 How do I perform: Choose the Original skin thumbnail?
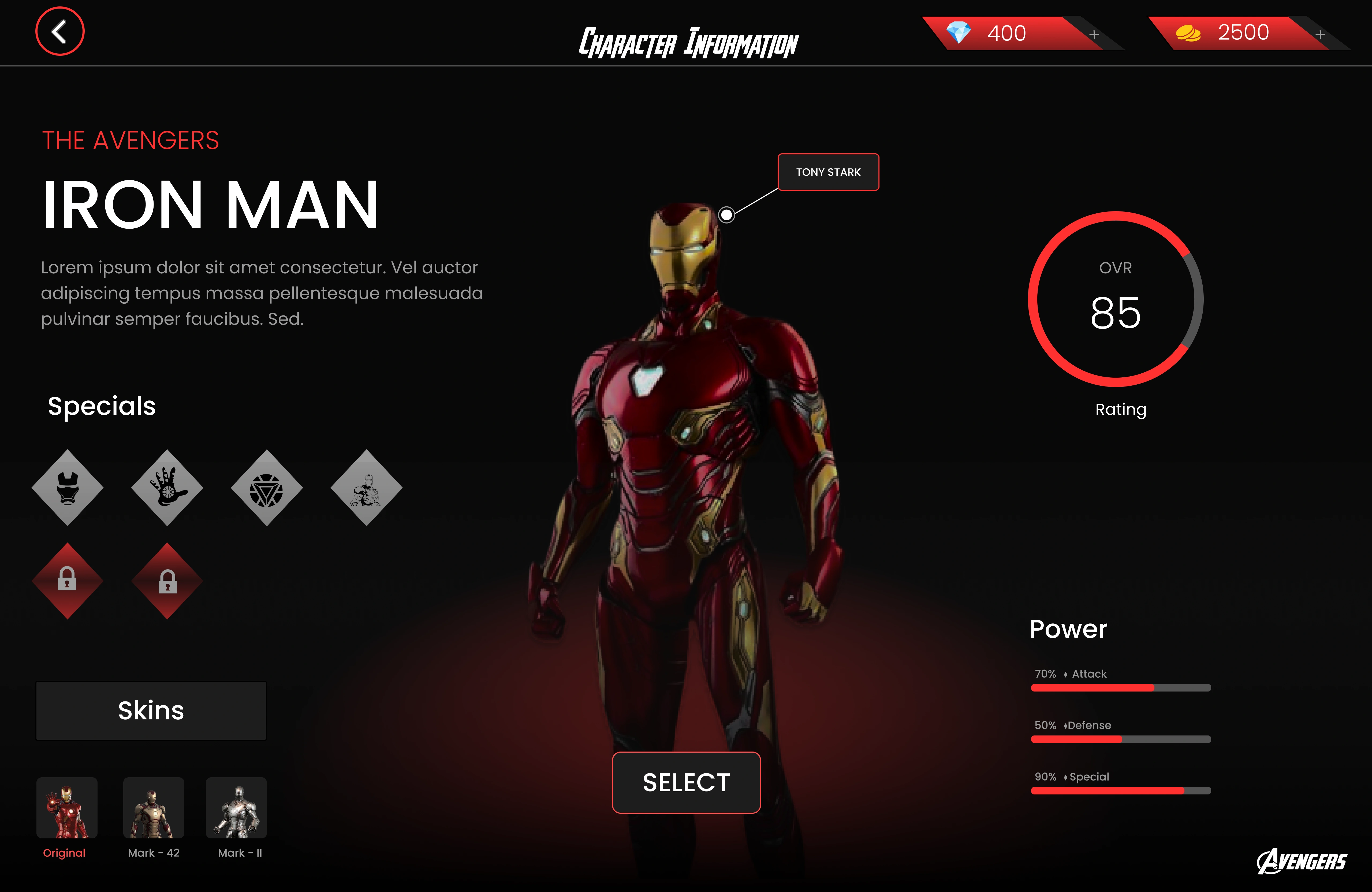tap(67, 808)
